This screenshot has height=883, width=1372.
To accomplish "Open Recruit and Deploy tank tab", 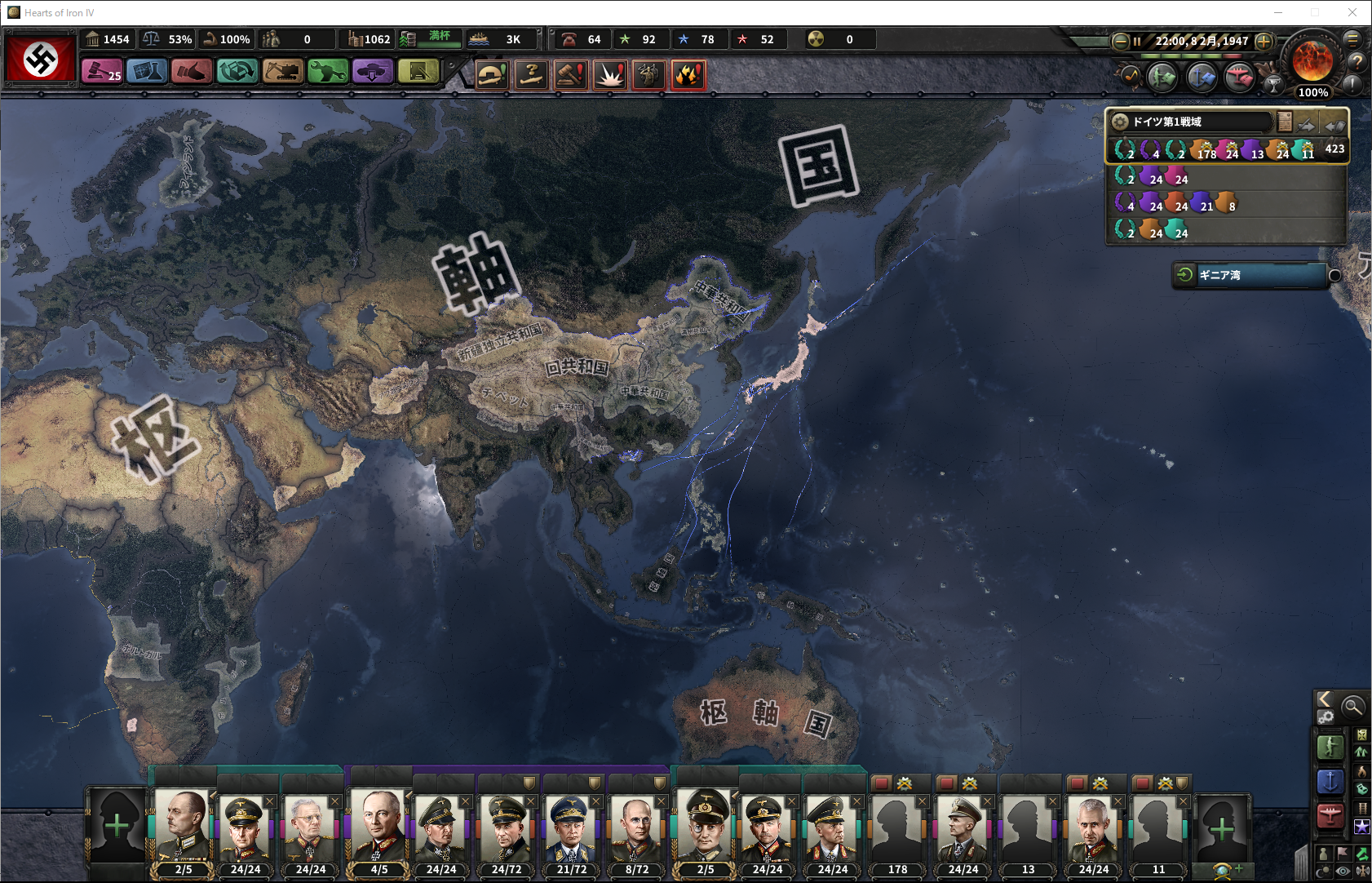I will 373,73.
